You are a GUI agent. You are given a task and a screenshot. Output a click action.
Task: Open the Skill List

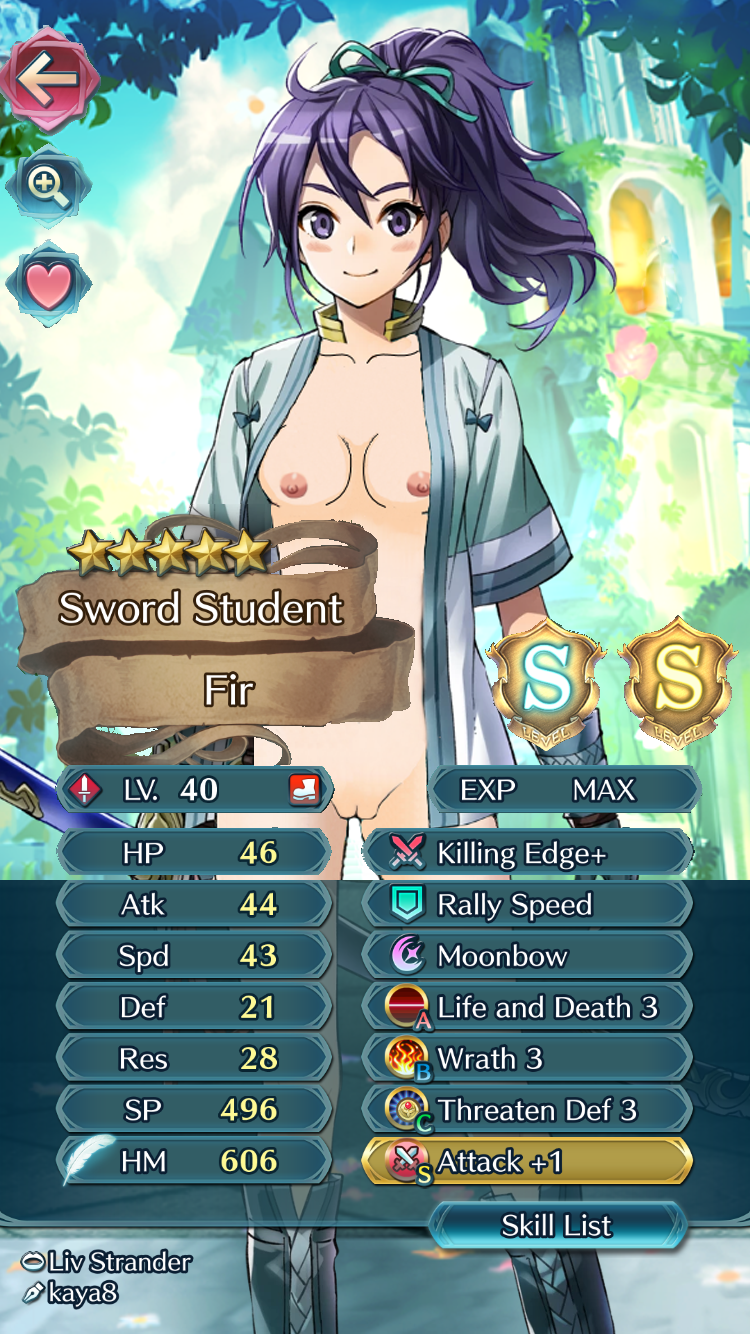pos(557,1226)
